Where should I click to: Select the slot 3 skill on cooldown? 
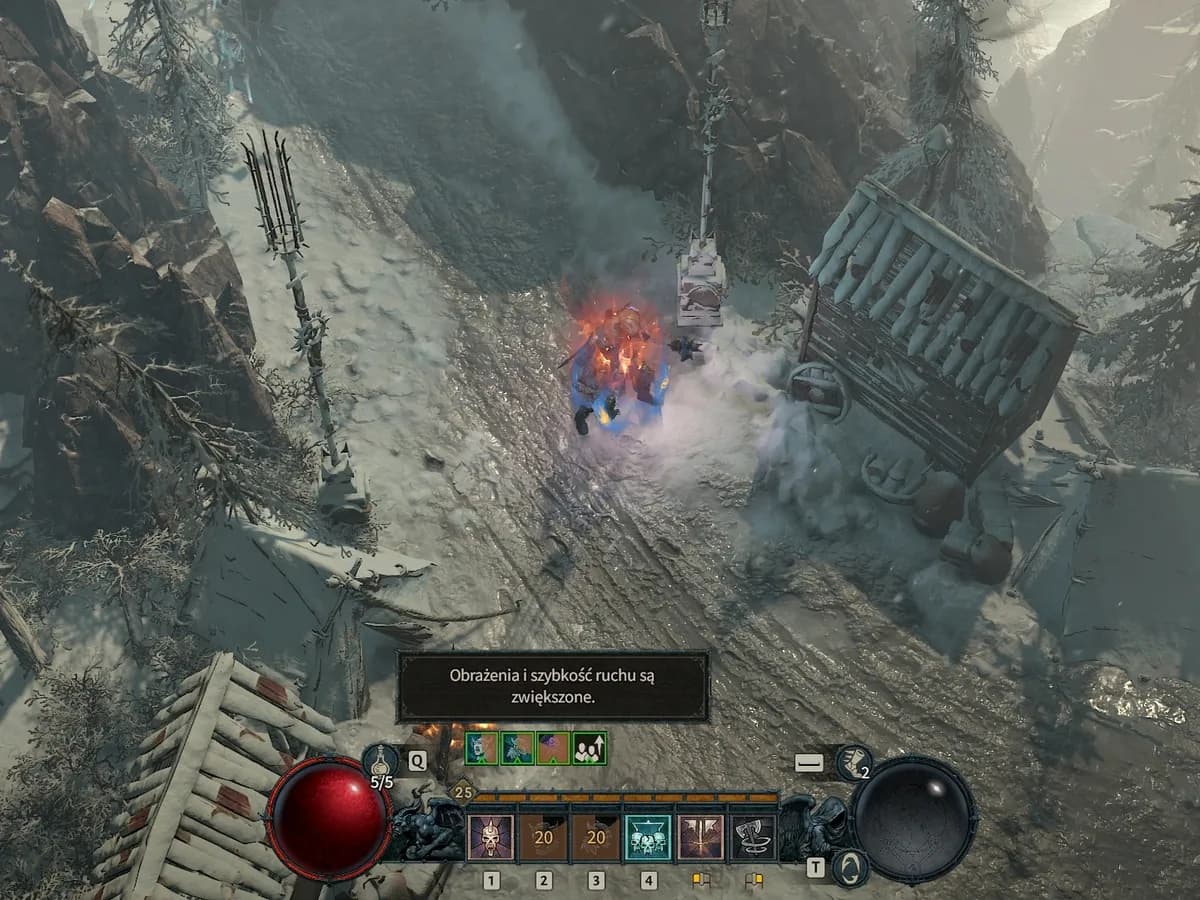(596, 837)
